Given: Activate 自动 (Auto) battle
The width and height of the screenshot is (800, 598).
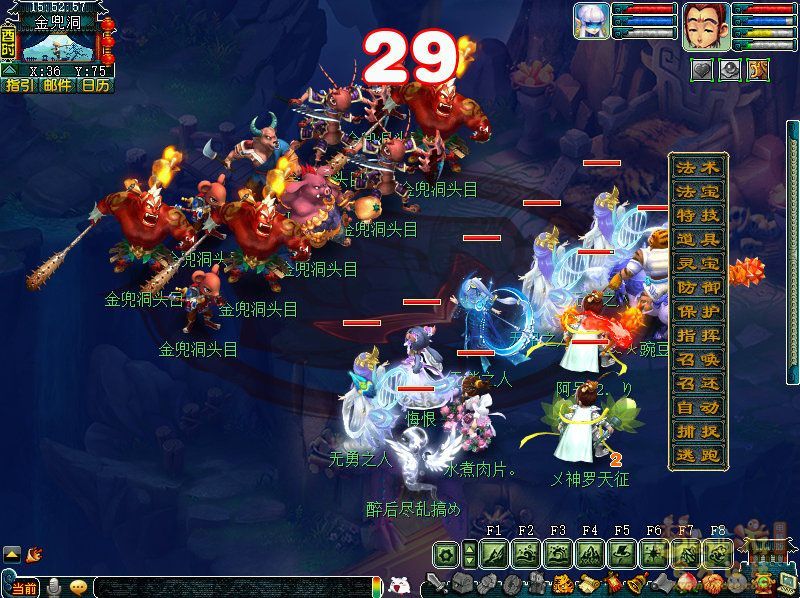Looking at the screenshot, I should 697,408.
